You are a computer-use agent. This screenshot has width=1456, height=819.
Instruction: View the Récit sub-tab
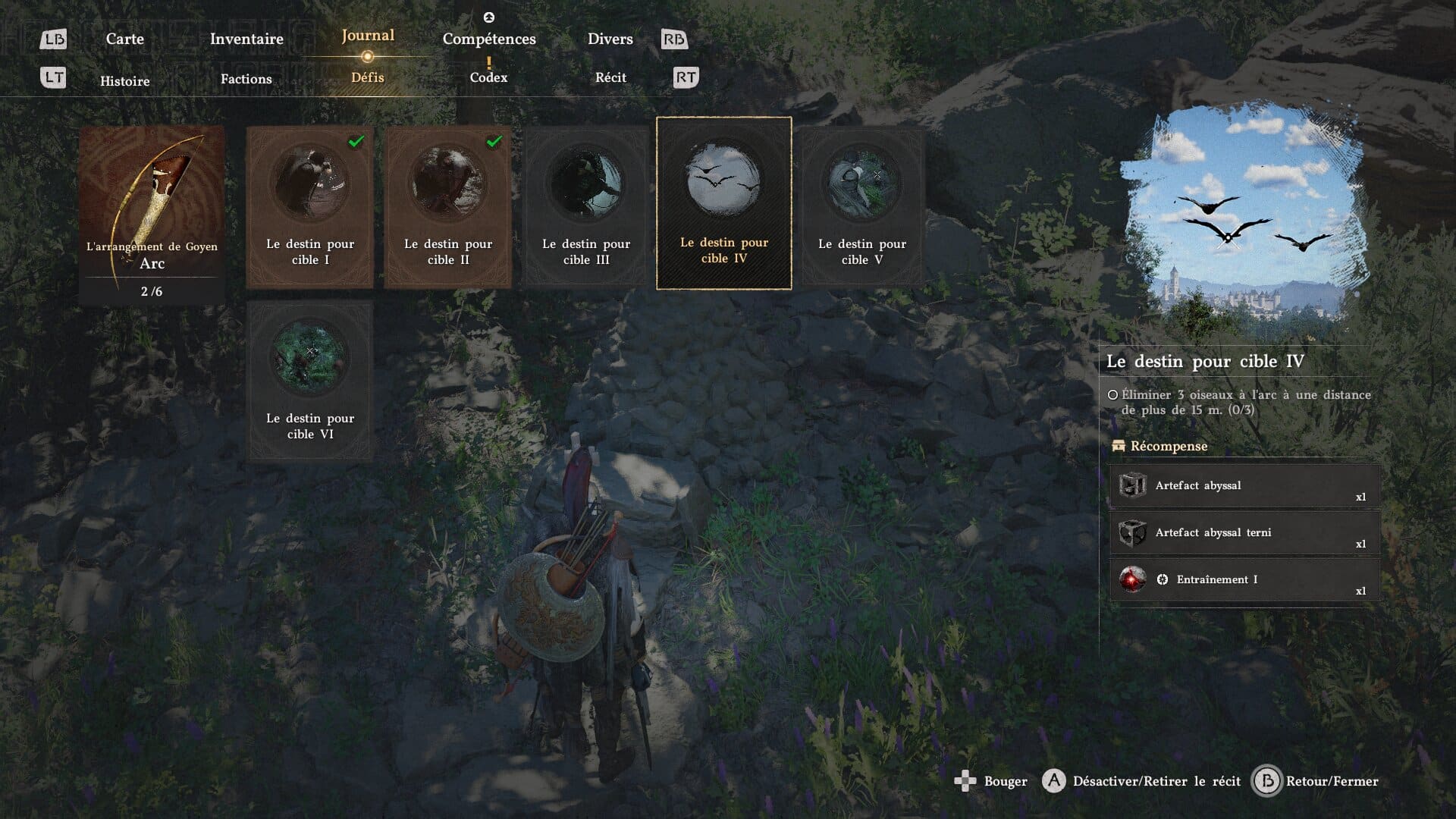(610, 77)
